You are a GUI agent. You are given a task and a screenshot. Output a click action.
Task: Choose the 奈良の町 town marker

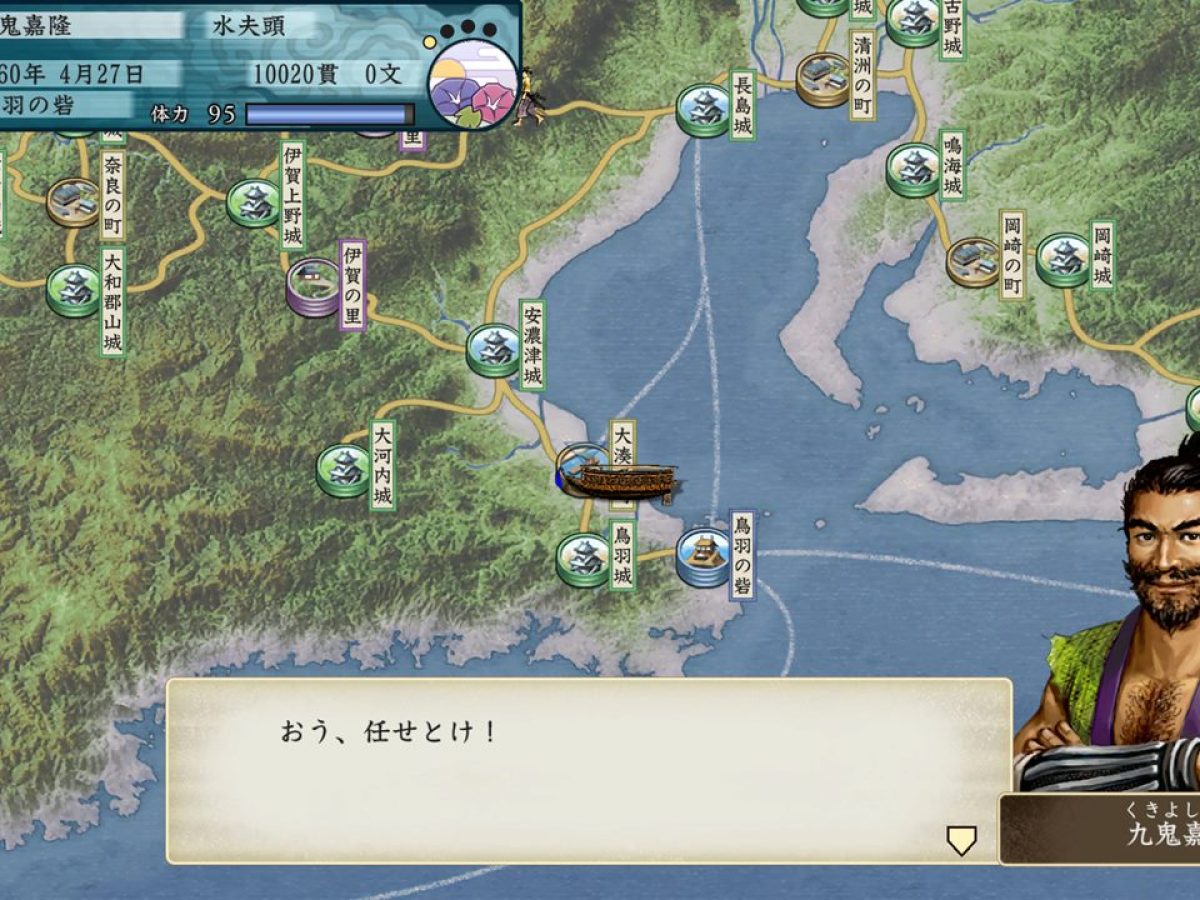click(x=73, y=202)
